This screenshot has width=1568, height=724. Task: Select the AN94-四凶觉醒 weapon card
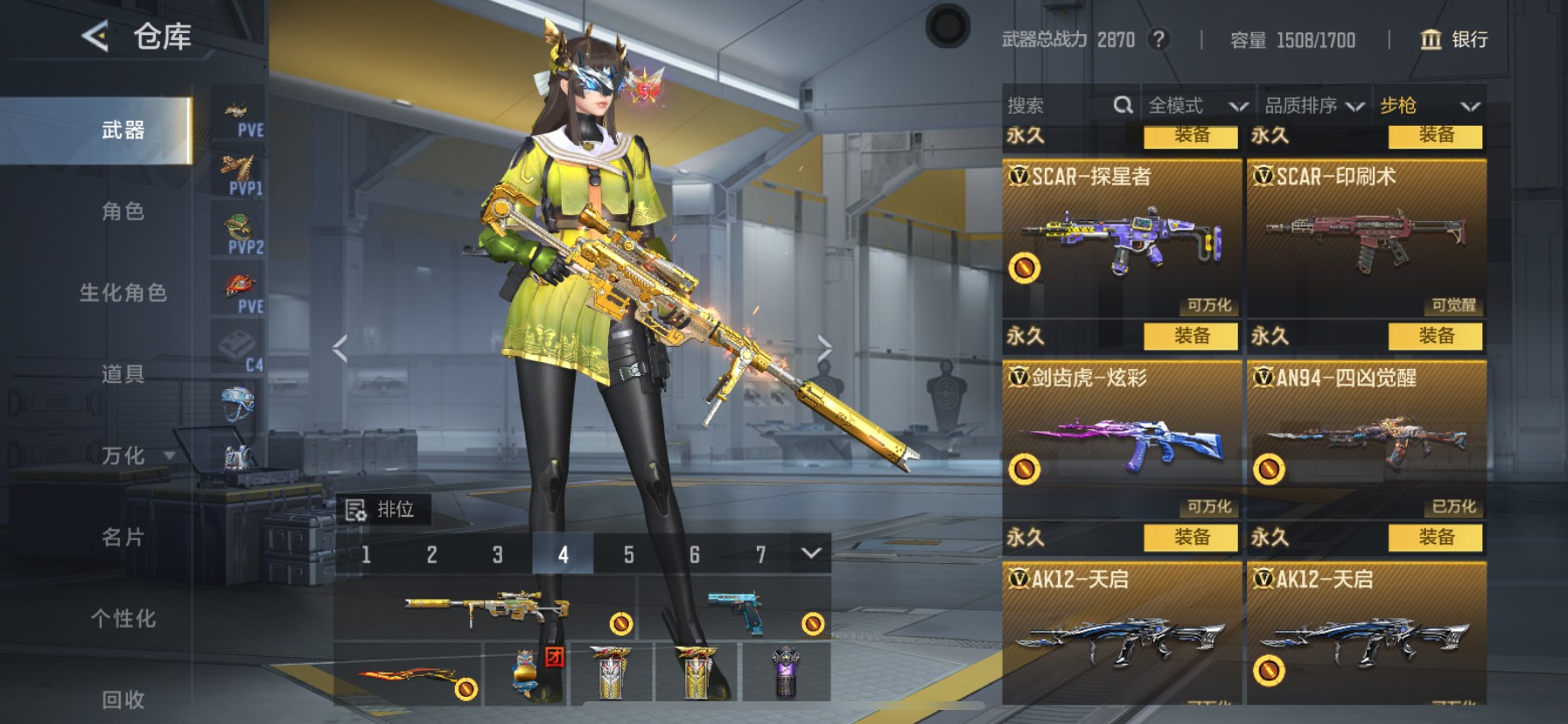(1366, 439)
